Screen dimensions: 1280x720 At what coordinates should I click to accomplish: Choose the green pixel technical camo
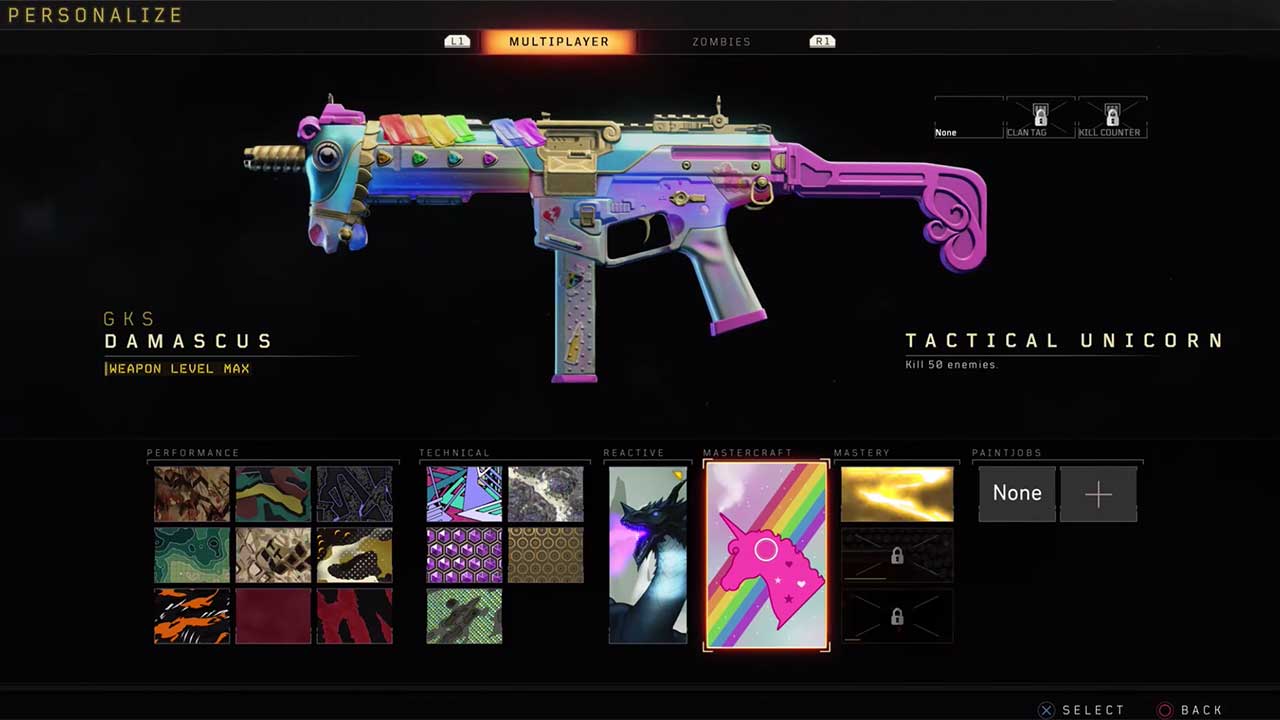[464, 616]
